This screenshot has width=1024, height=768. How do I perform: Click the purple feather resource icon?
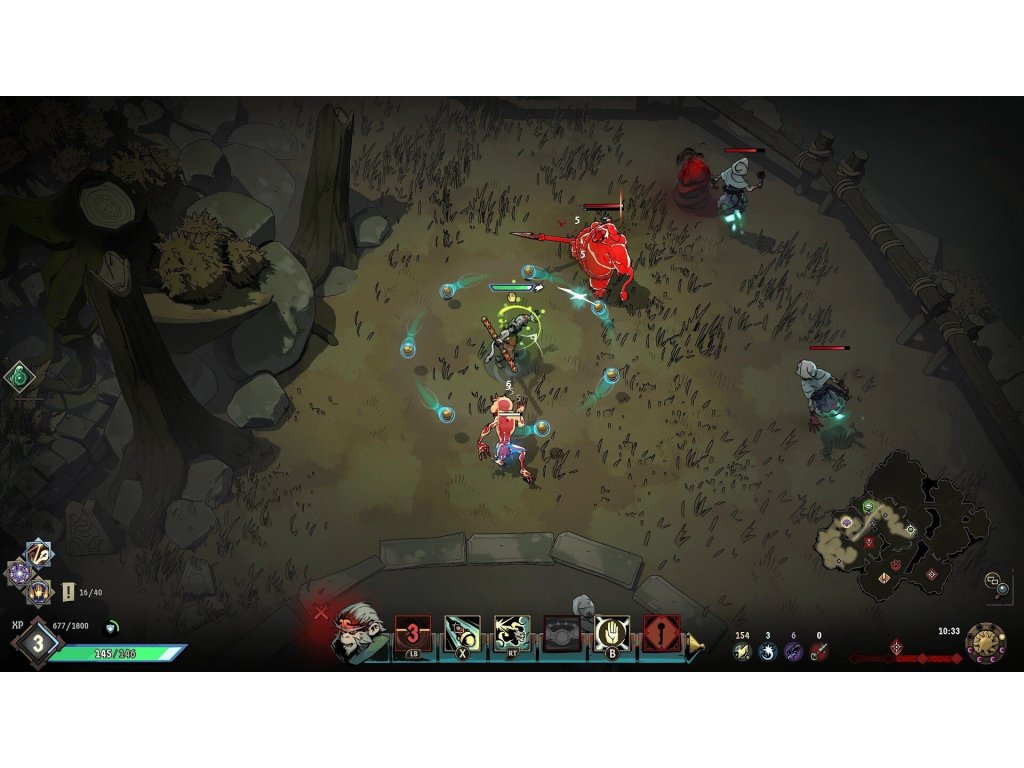[x=793, y=651]
